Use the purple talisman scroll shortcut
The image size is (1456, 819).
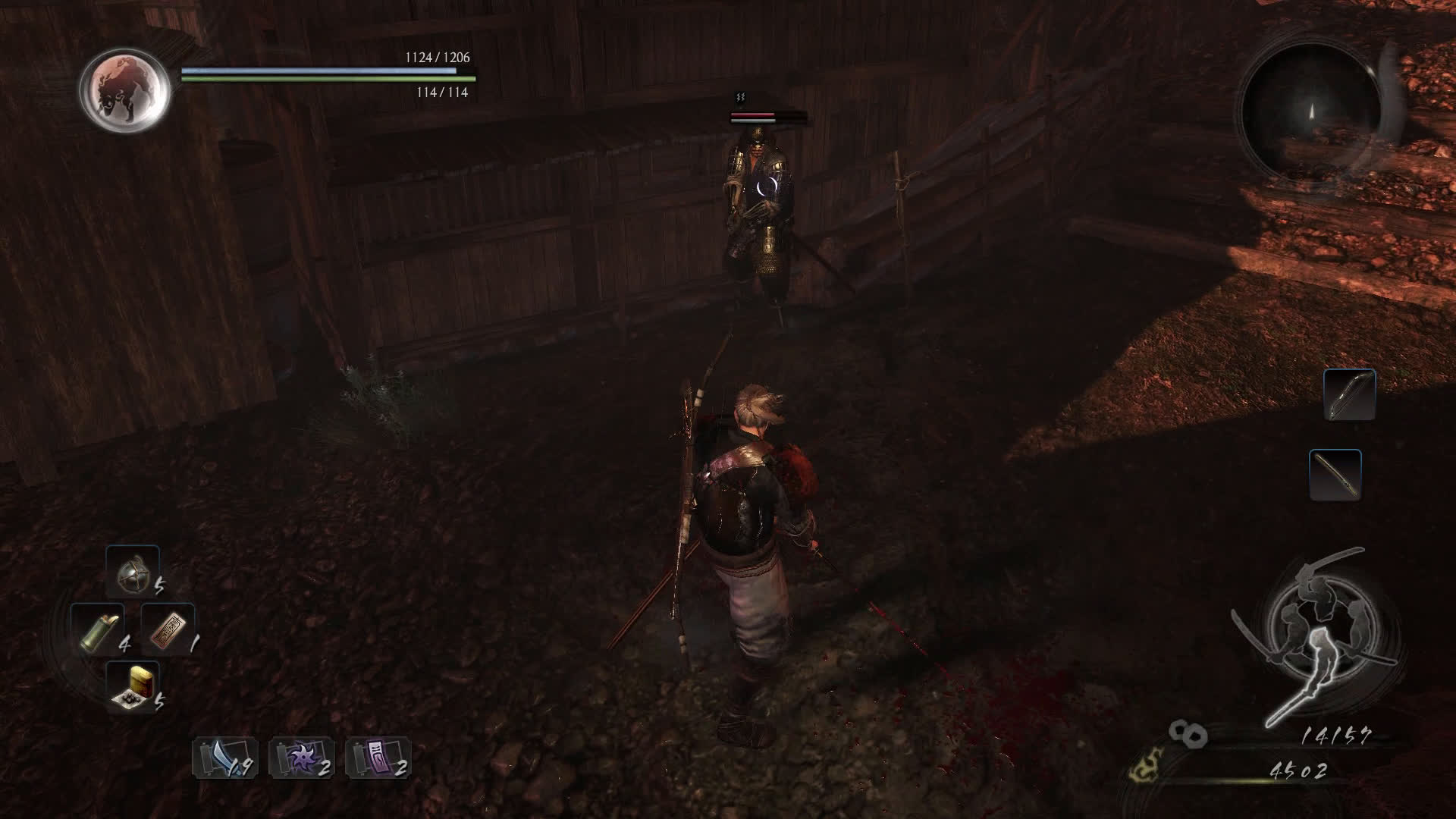pyautogui.click(x=378, y=758)
